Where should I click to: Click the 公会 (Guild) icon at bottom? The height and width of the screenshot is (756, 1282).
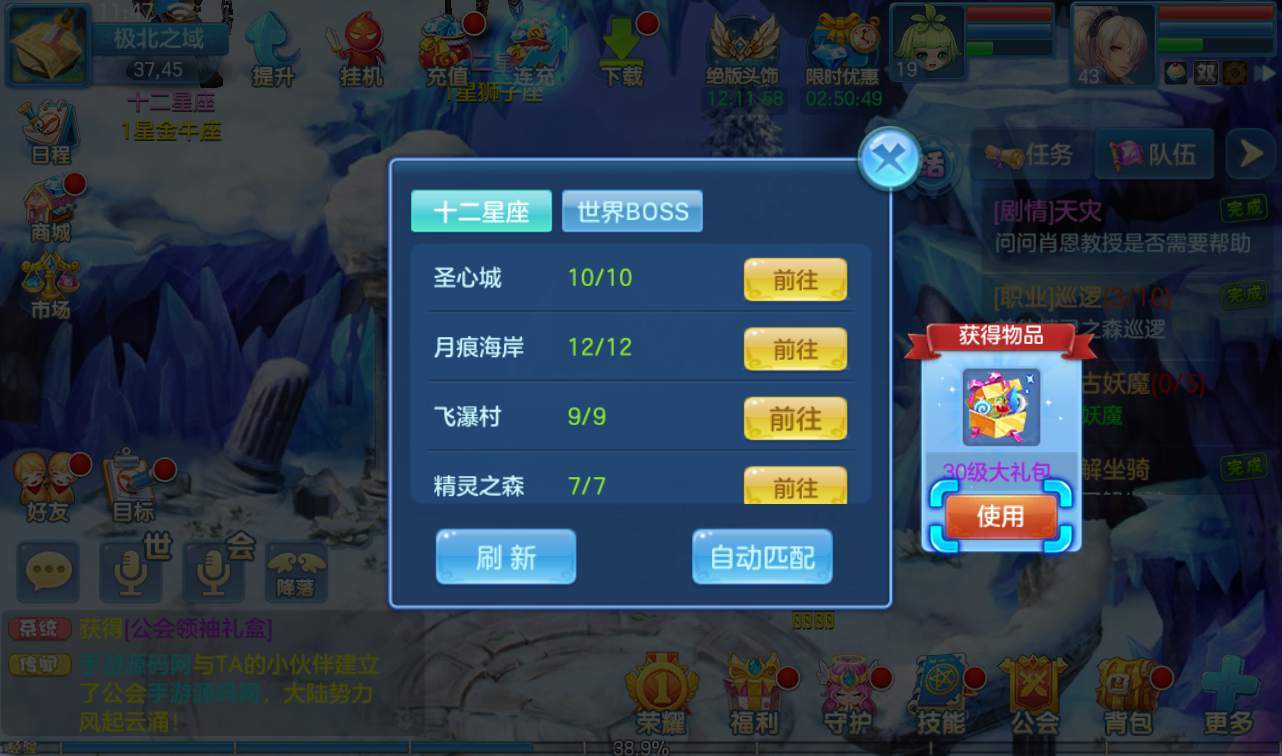click(1035, 690)
